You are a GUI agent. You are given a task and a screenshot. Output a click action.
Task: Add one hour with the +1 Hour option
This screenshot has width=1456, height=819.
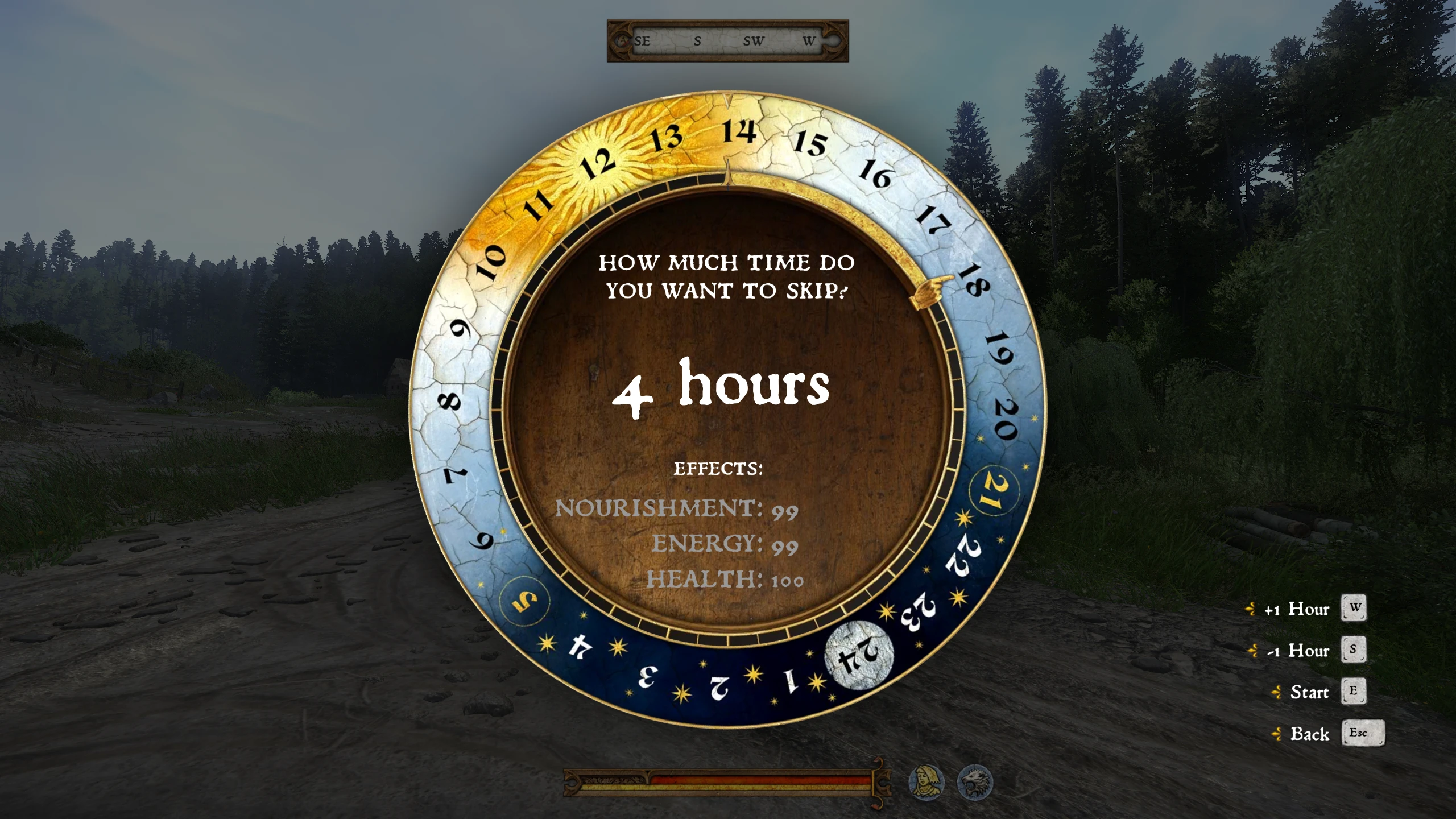pyautogui.click(x=1297, y=609)
